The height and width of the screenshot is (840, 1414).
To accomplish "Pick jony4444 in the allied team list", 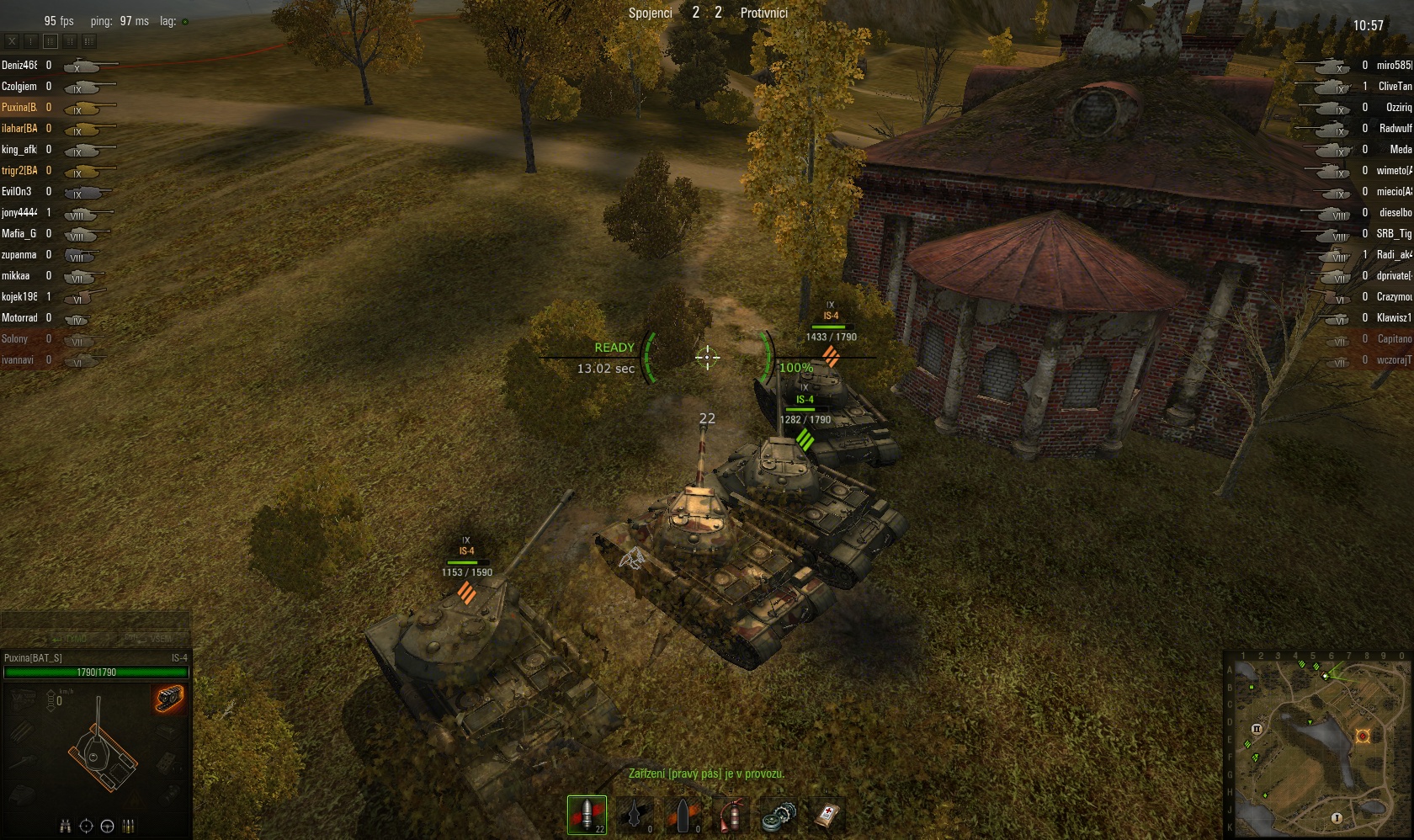I will tap(19, 212).
